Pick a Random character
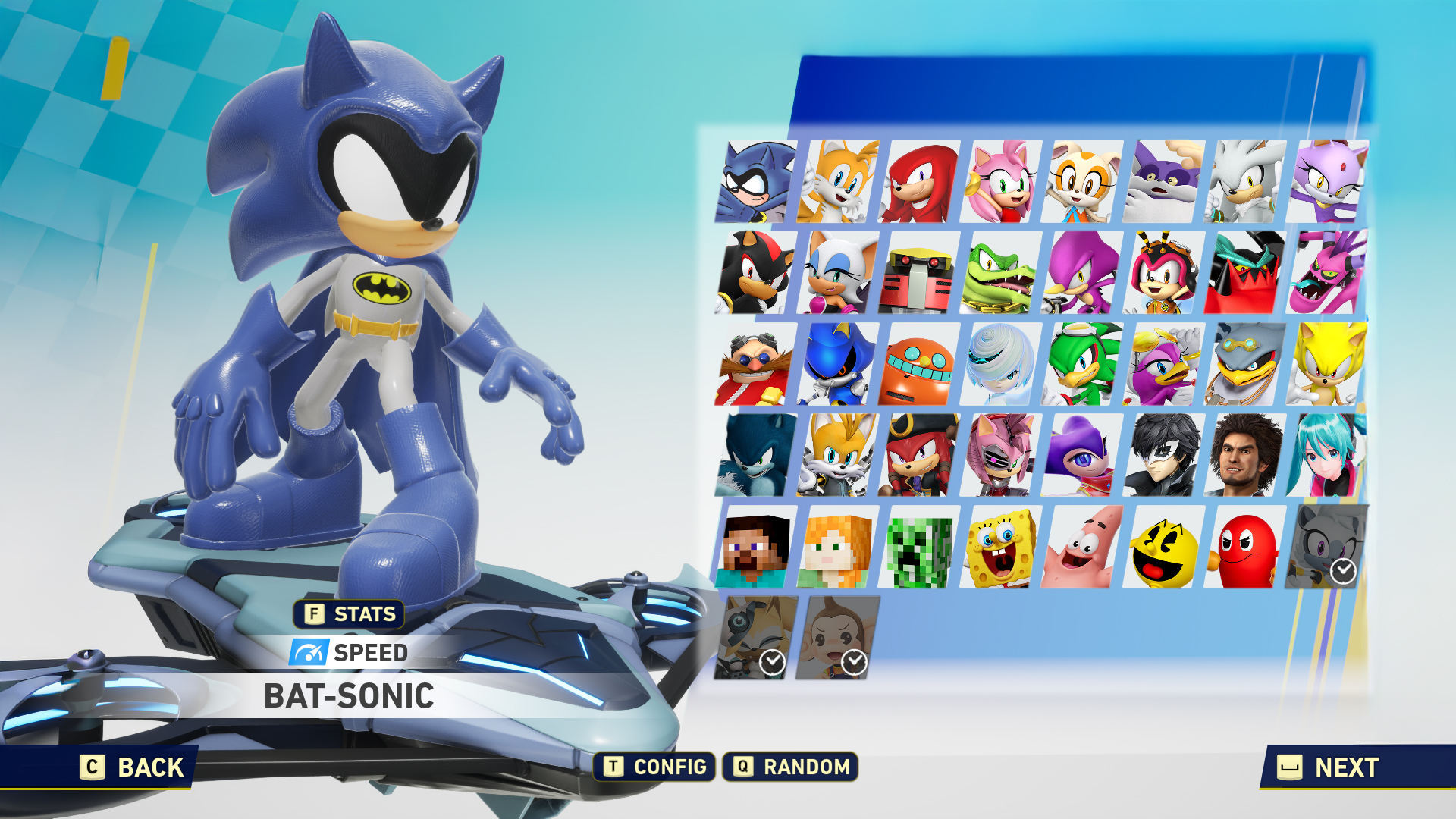Image resolution: width=1456 pixels, height=819 pixels. pyautogui.click(x=790, y=767)
